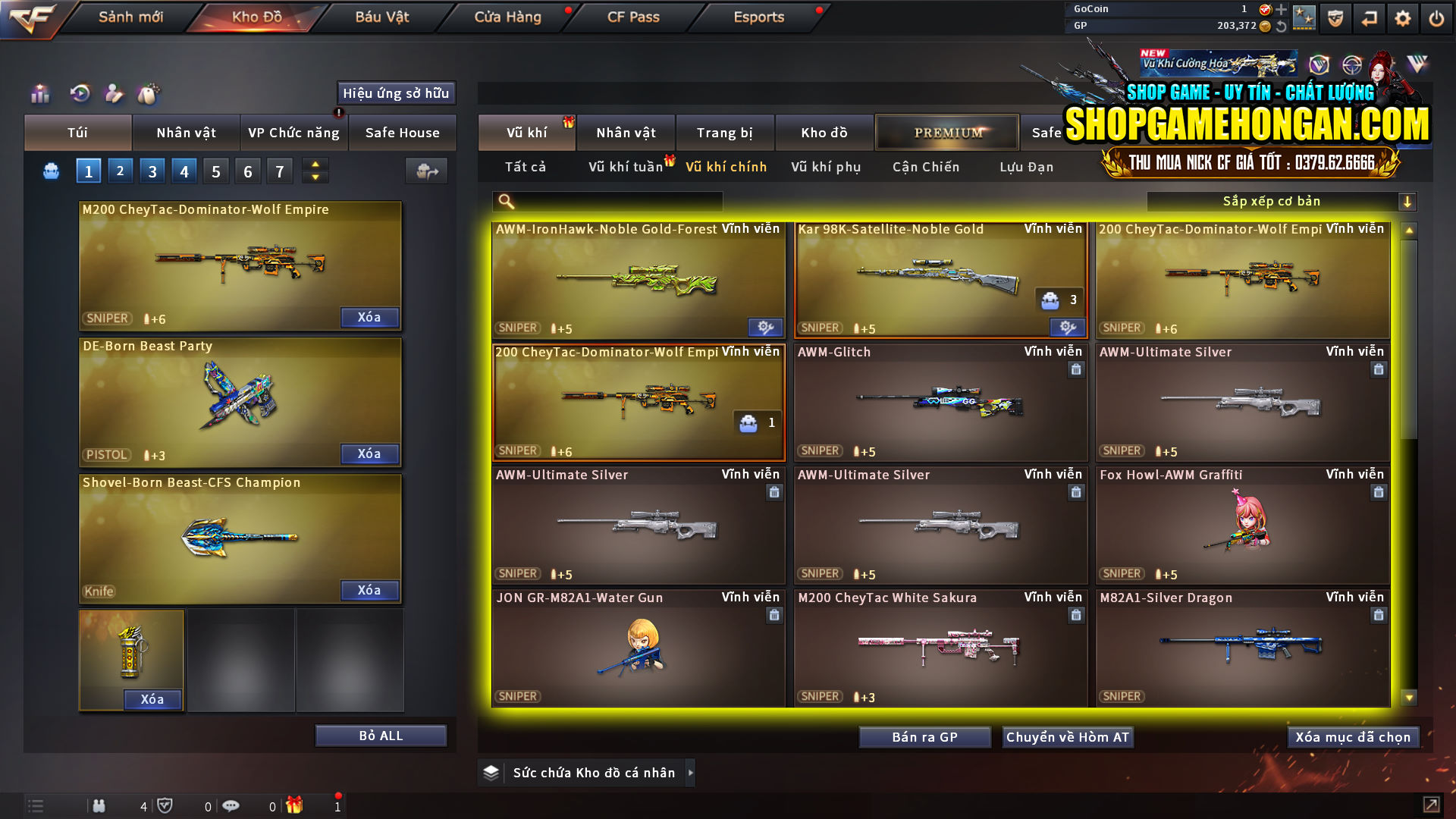
Task: Toggle the gear modification icon on Kar 98K-Satellite
Action: pyautogui.click(x=1067, y=328)
